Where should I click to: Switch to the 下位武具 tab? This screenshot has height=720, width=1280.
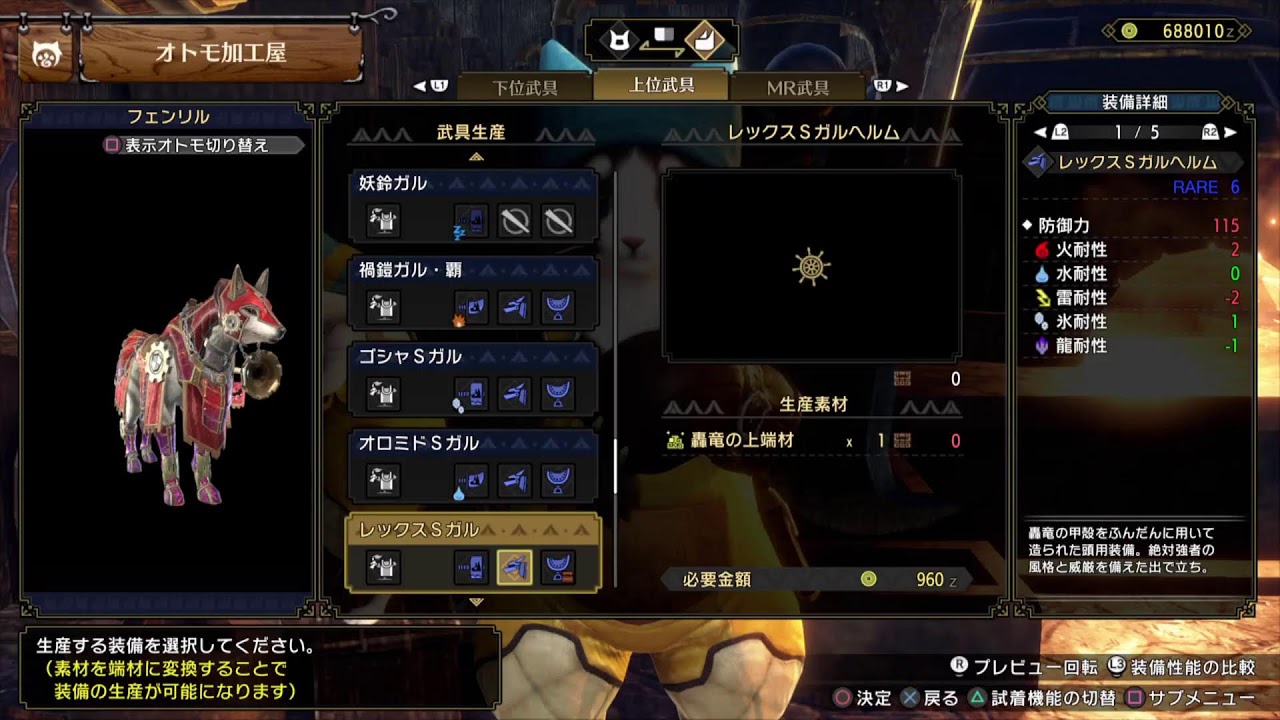pyautogui.click(x=525, y=87)
